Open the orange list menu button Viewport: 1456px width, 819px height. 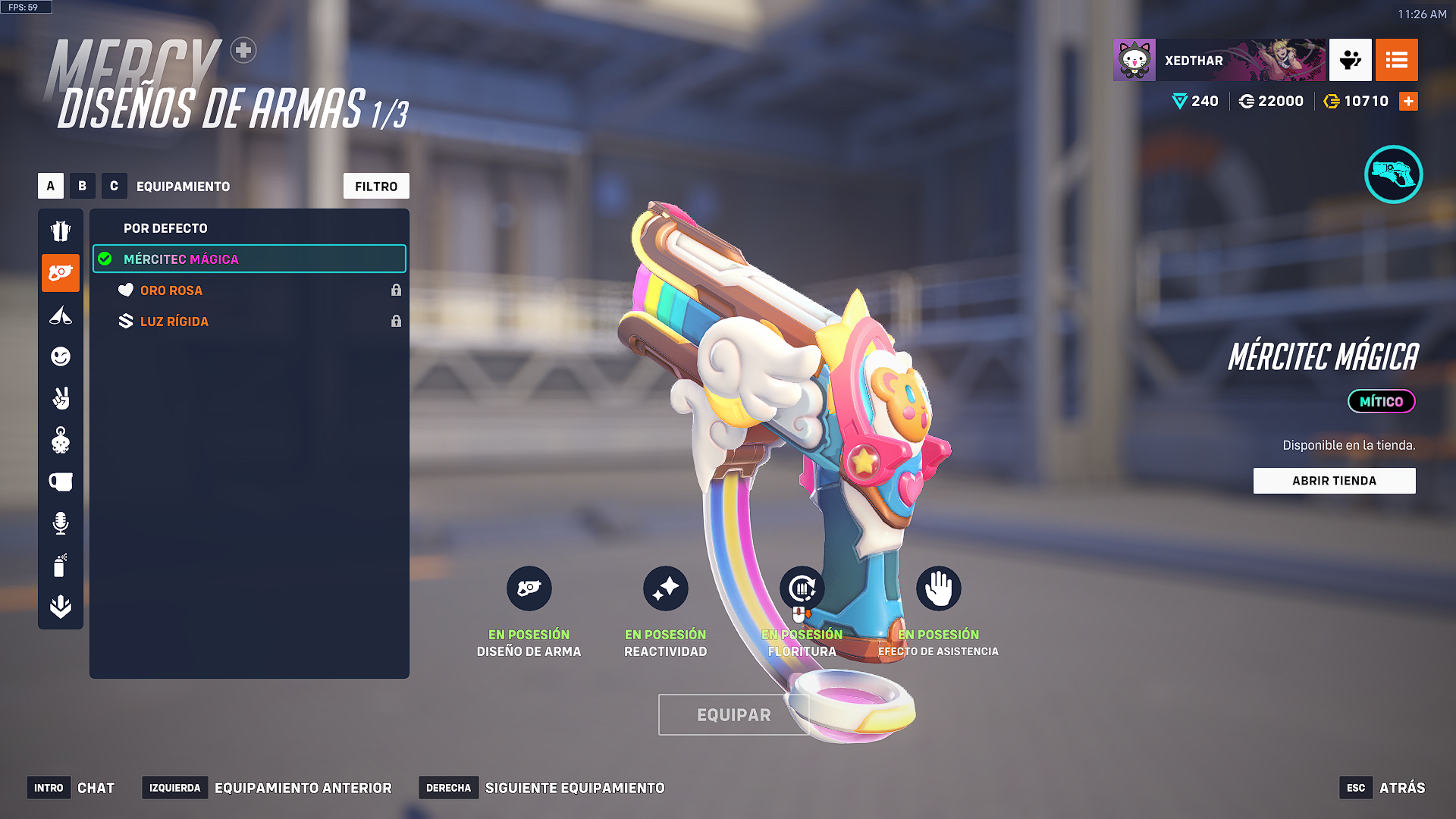tap(1396, 60)
